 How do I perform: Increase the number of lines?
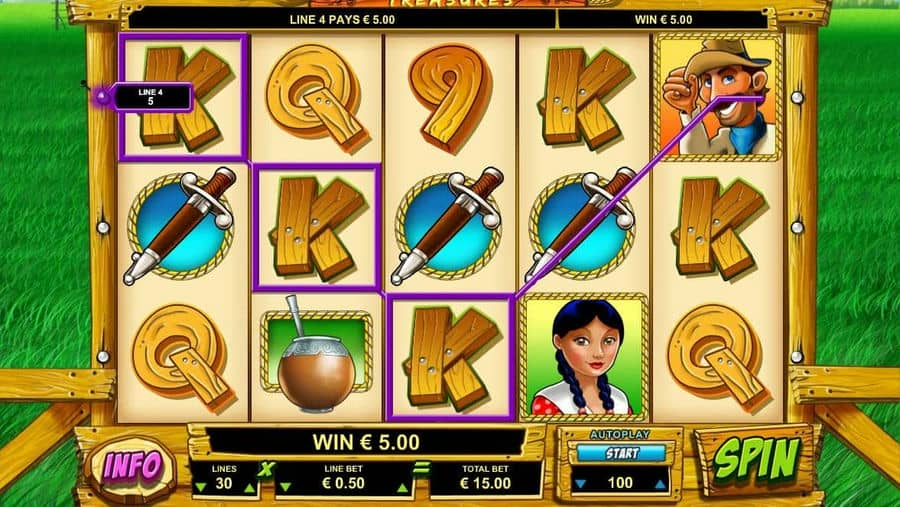point(249,487)
